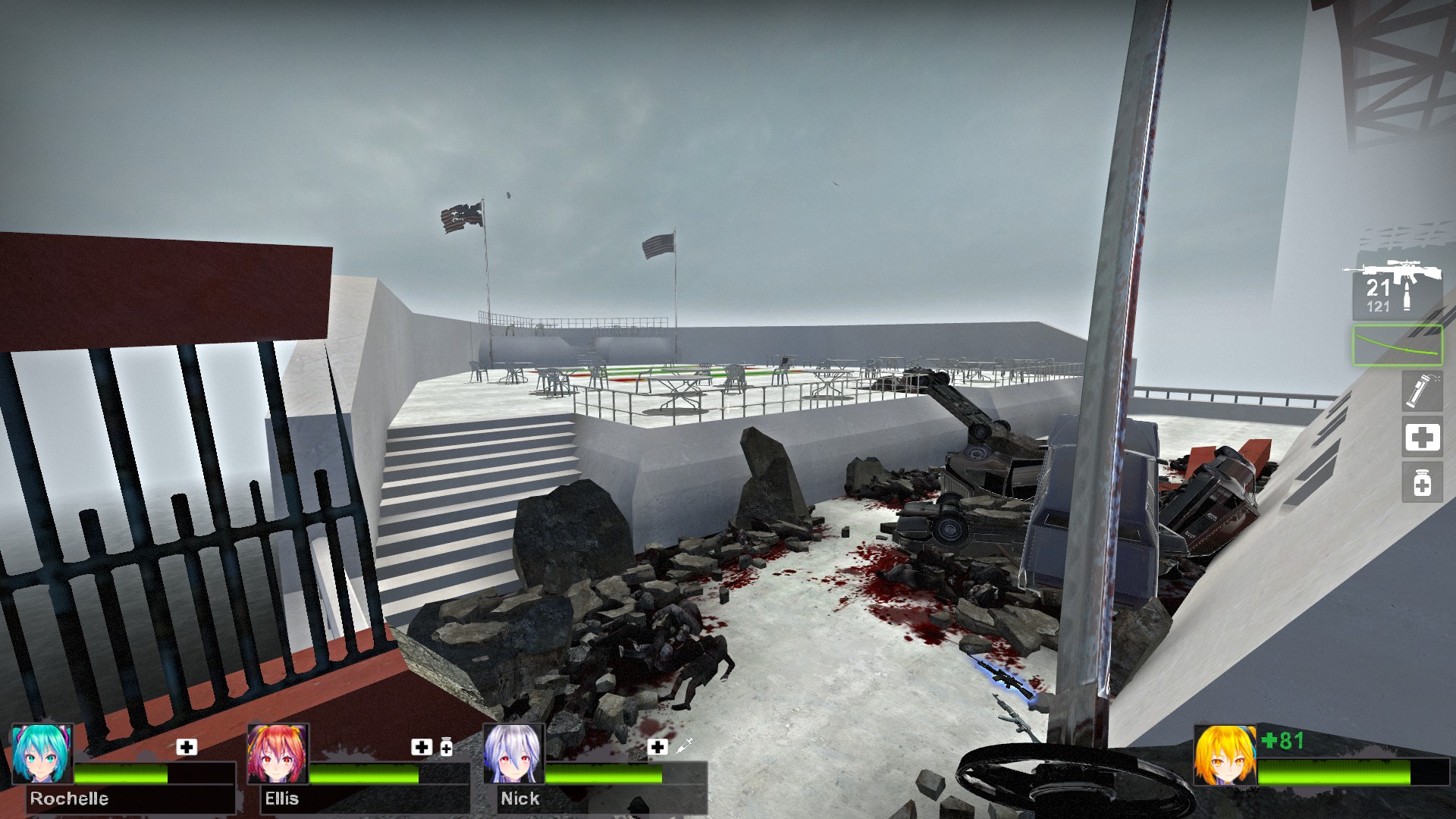Equip the pipe bomb throwable slot
The height and width of the screenshot is (819, 1456).
[1421, 391]
